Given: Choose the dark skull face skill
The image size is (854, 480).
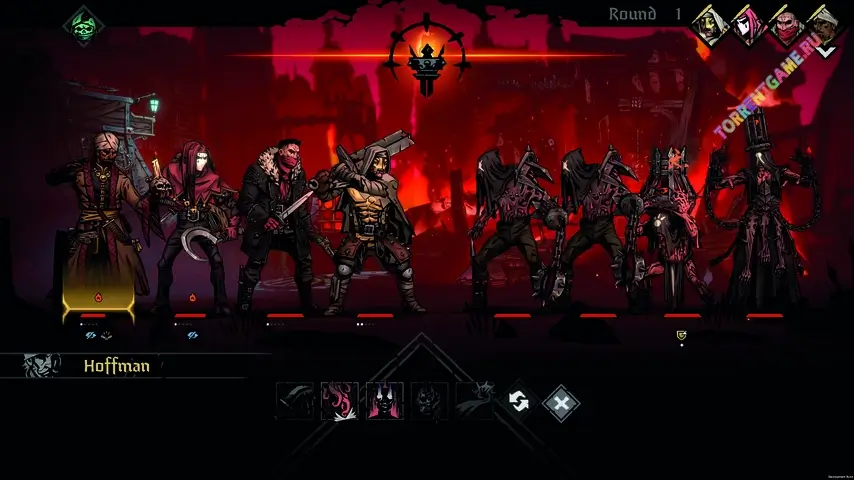Looking at the screenshot, I should [430, 401].
